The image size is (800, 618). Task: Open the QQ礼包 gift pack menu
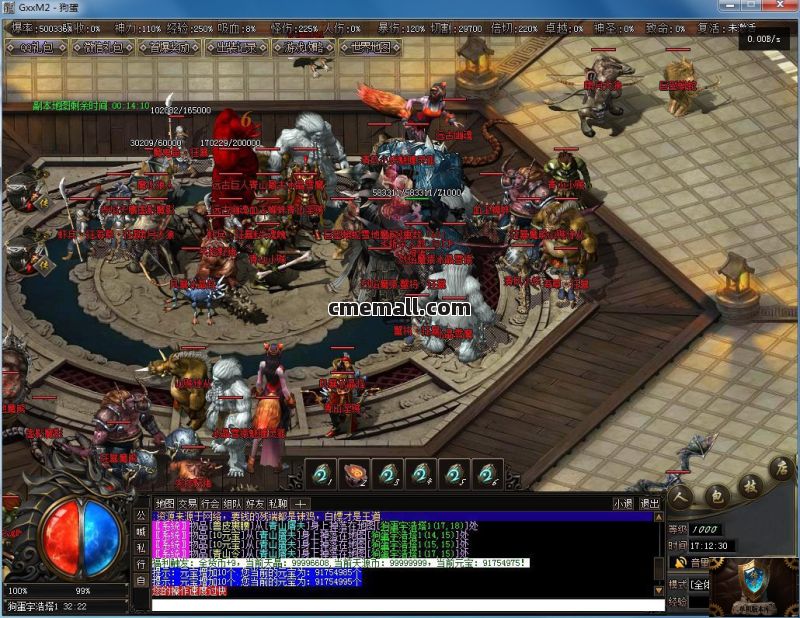click(x=36, y=47)
